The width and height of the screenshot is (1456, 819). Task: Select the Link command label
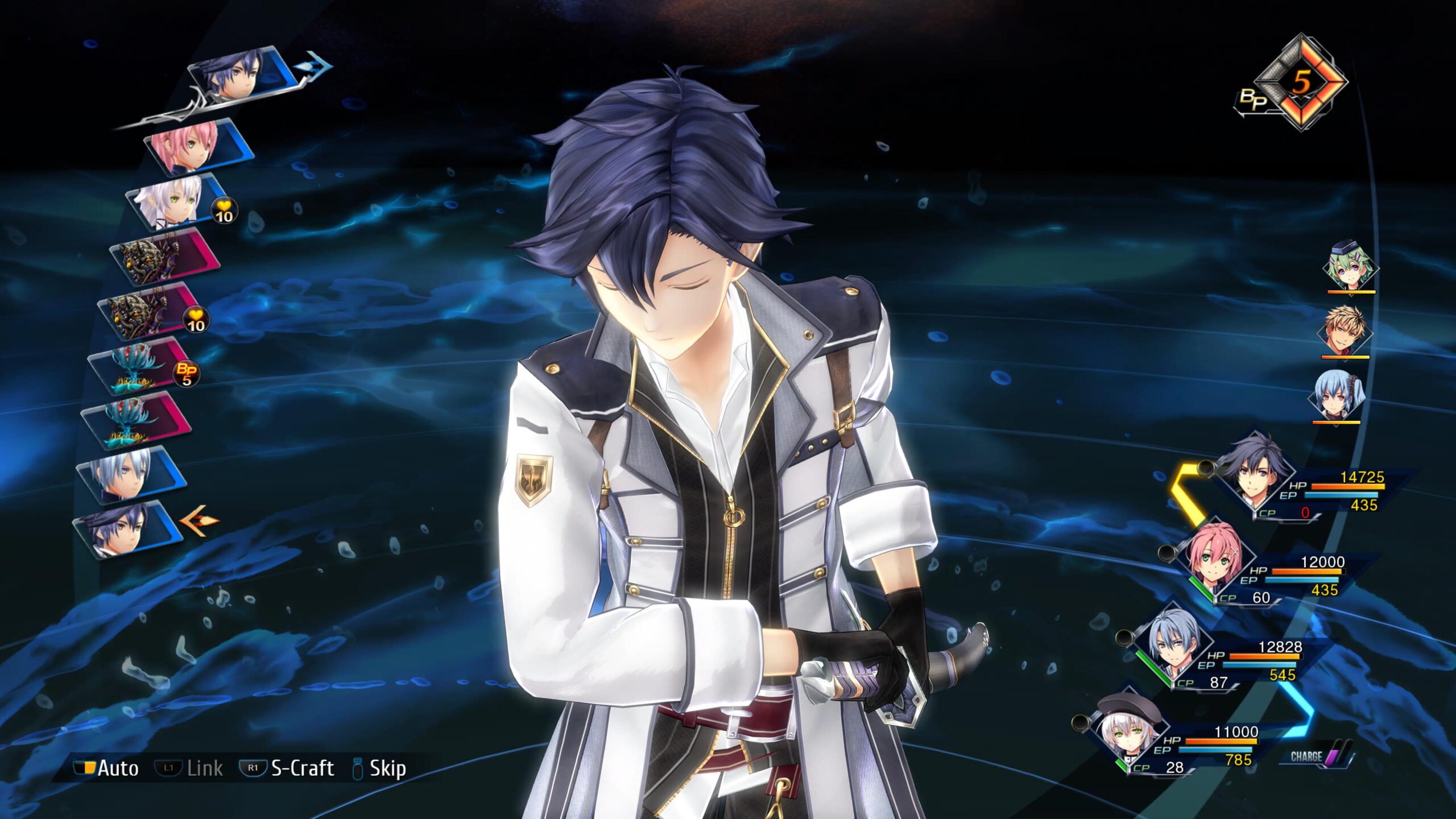(x=190, y=768)
